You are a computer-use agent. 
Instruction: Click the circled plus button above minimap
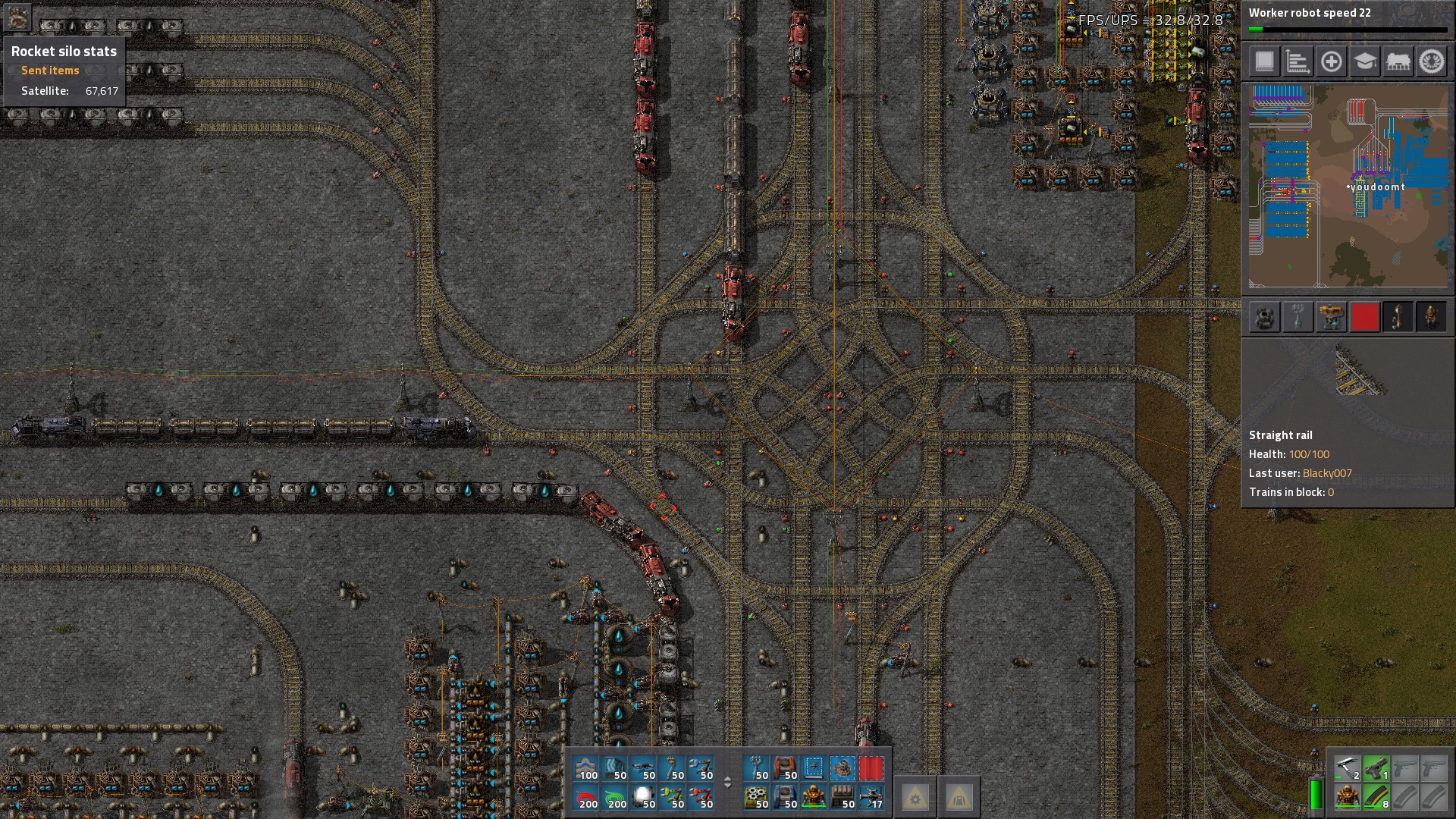click(x=1331, y=61)
